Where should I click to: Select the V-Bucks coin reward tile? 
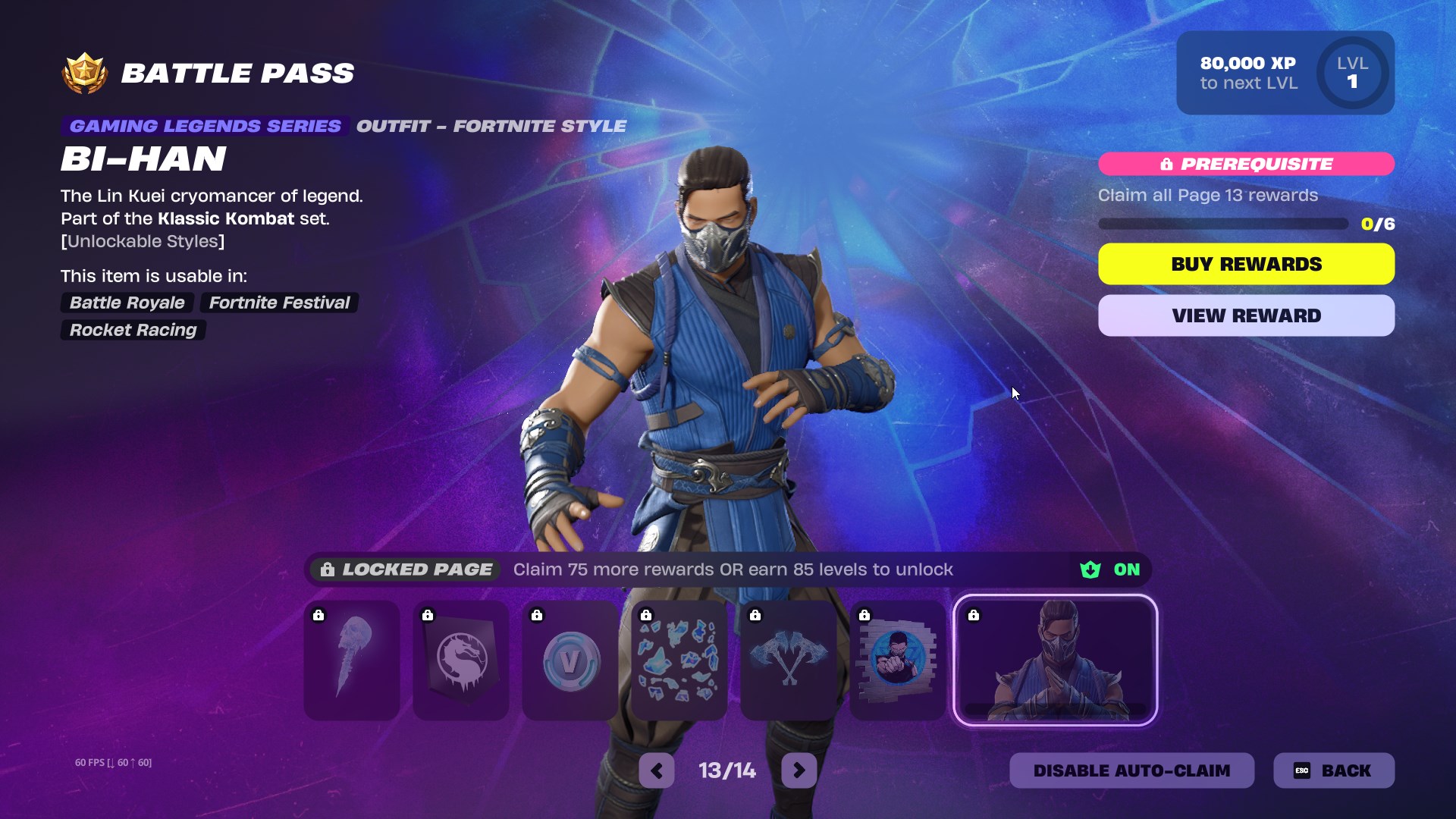[570, 660]
